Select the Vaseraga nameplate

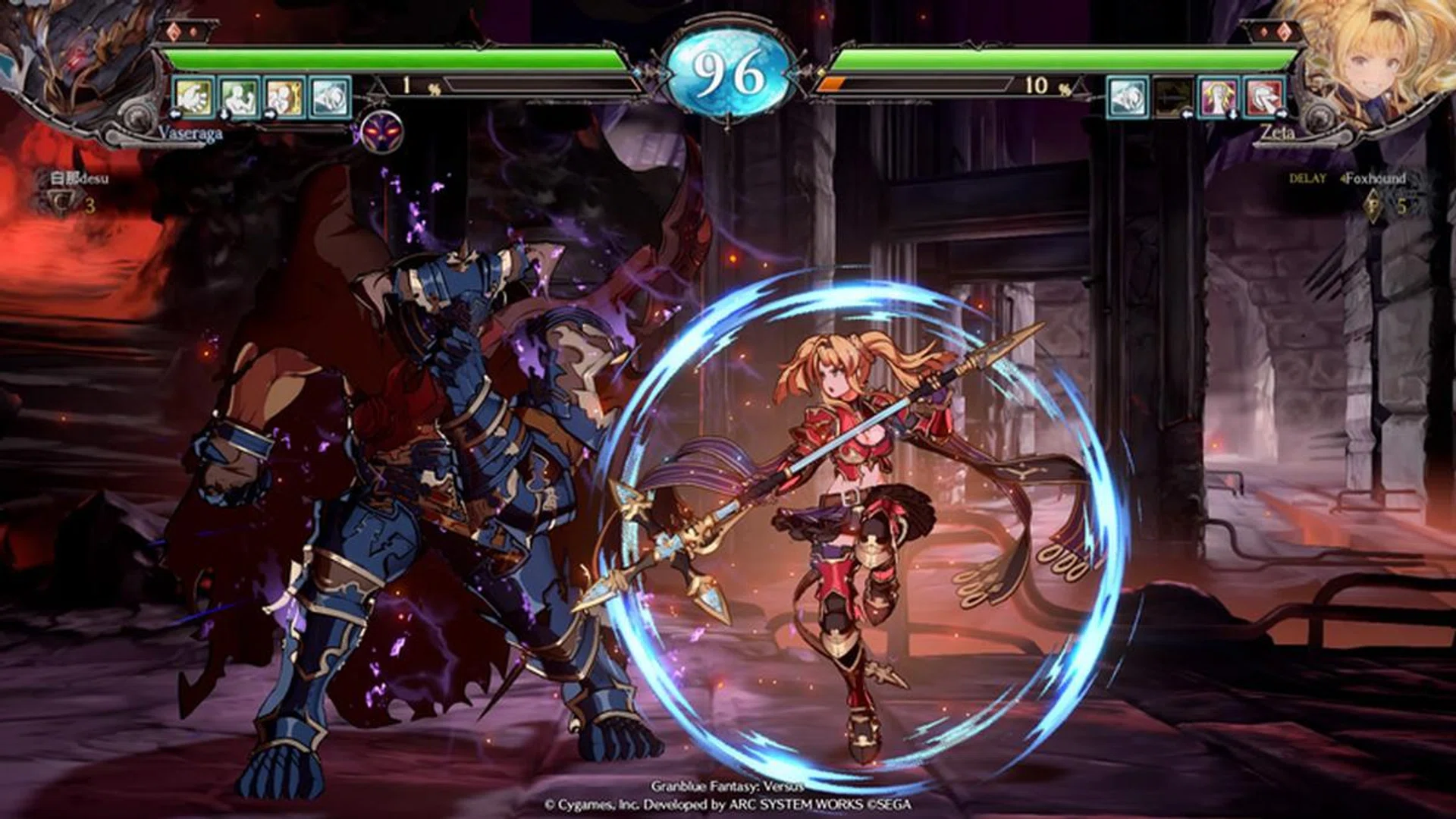pyautogui.click(x=190, y=131)
